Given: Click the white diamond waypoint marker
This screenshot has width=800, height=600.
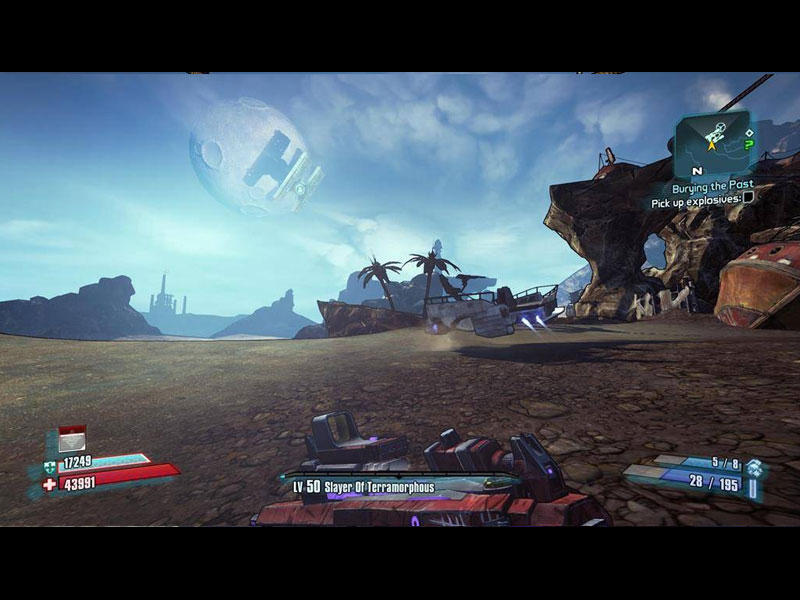Looking at the screenshot, I should (750, 131).
